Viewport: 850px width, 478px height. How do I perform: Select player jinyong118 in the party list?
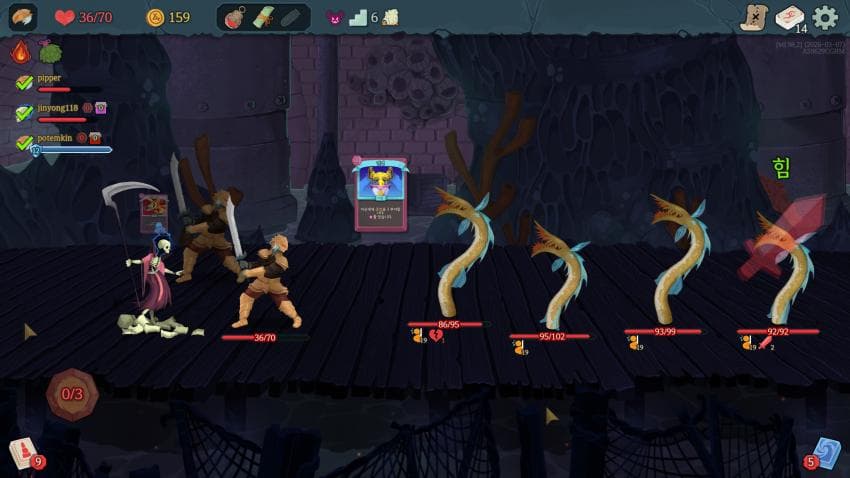56,108
